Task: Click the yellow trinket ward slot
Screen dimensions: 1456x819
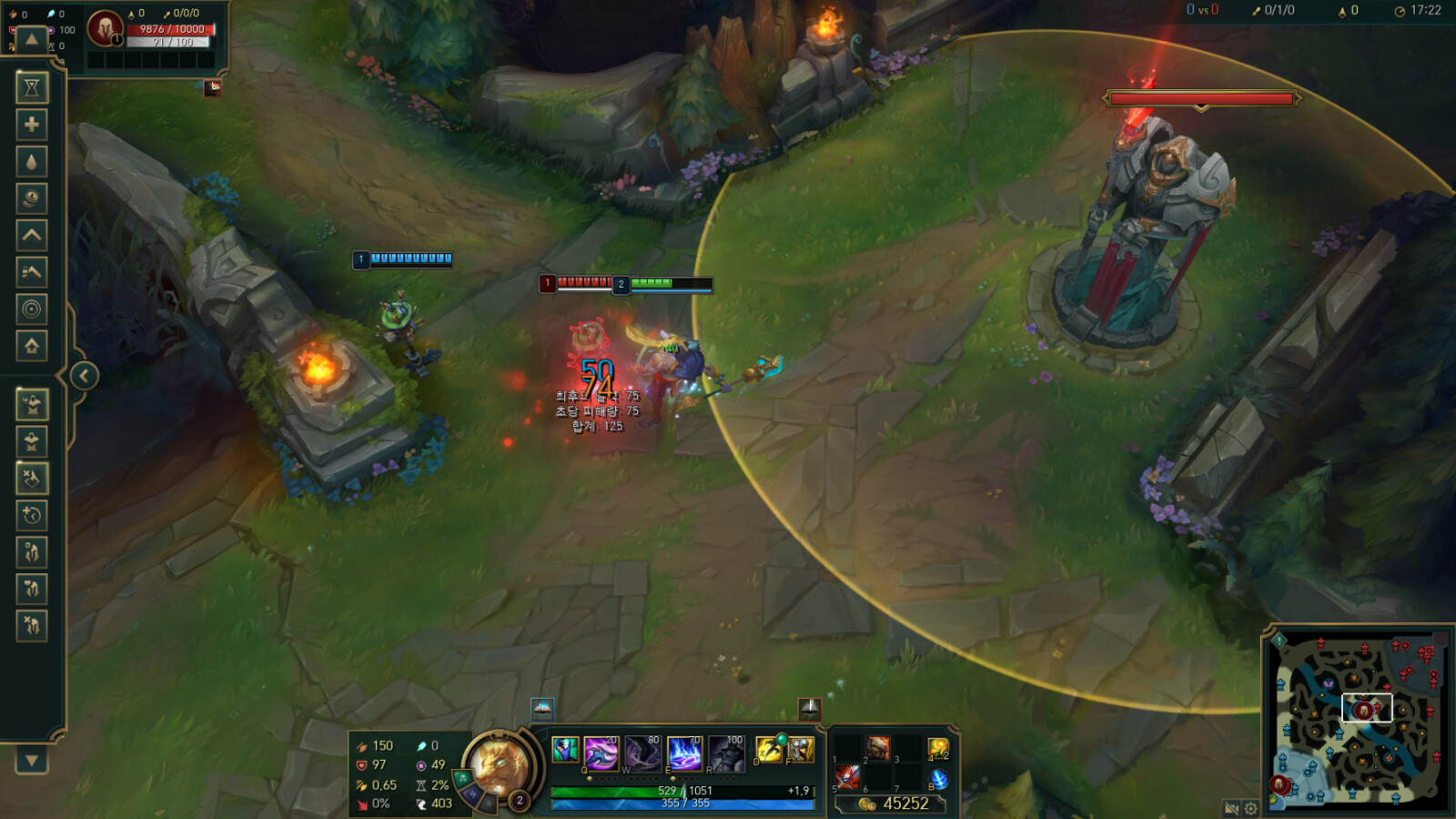Action: pyautogui.click(x=937, y=748)
